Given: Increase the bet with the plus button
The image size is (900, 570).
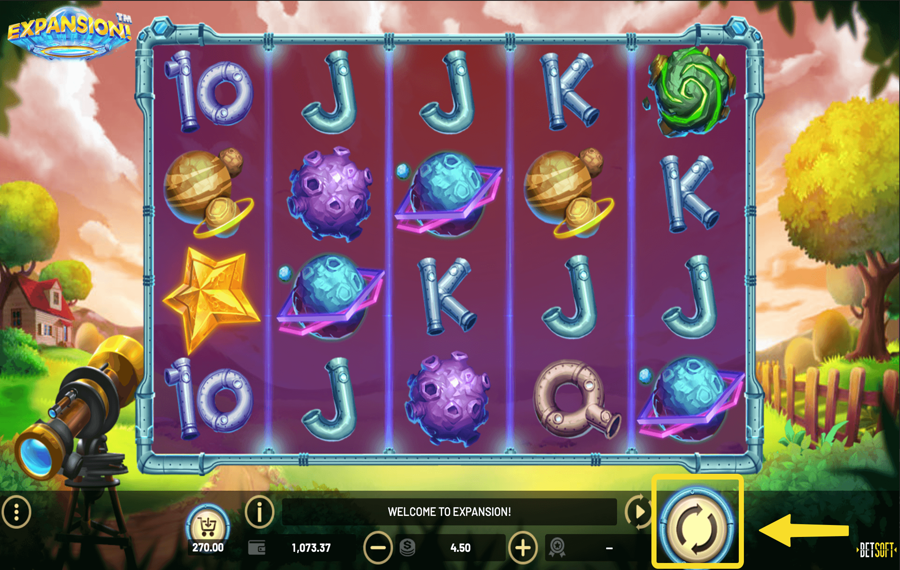Looking at the screenshot, I should pyautogui.click(x=523, y=547).
